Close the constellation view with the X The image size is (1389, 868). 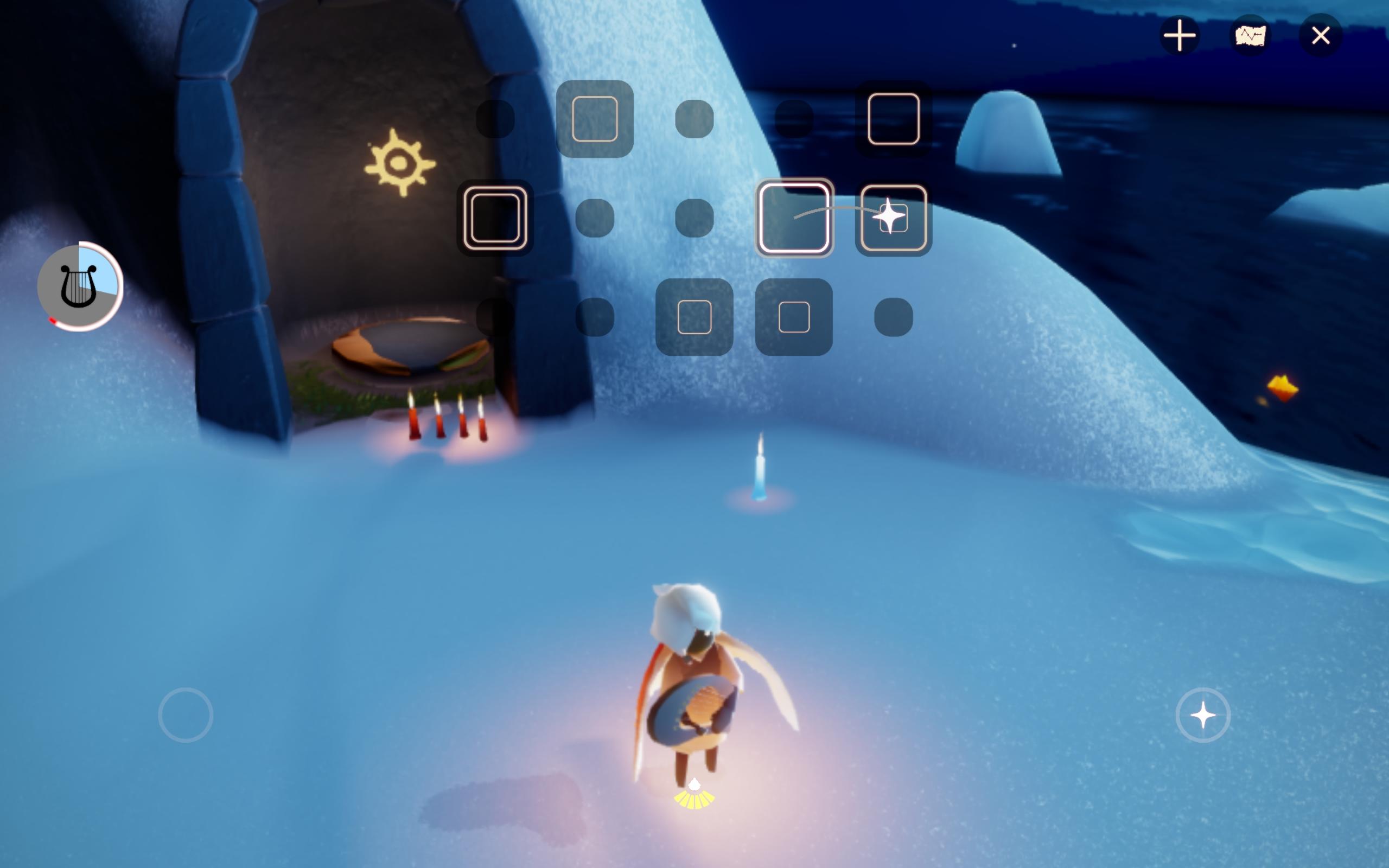(1321, 36)
